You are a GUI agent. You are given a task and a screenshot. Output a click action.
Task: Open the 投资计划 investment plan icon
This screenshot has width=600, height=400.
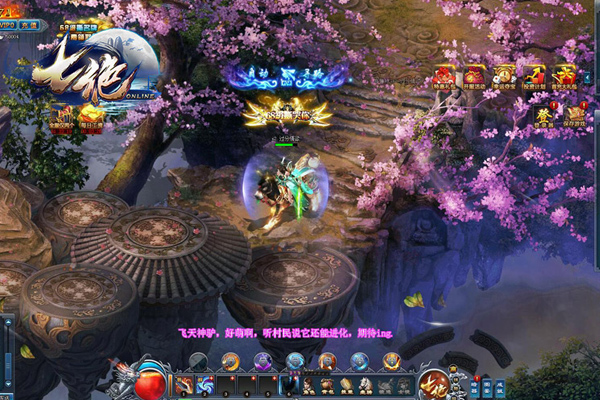(x=535, y=77)
